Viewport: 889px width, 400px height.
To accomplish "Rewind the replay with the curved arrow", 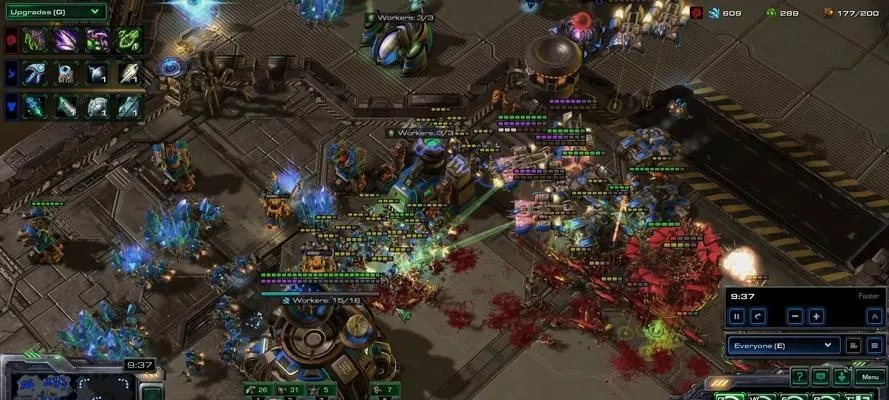I will click(x=758, y=316).
